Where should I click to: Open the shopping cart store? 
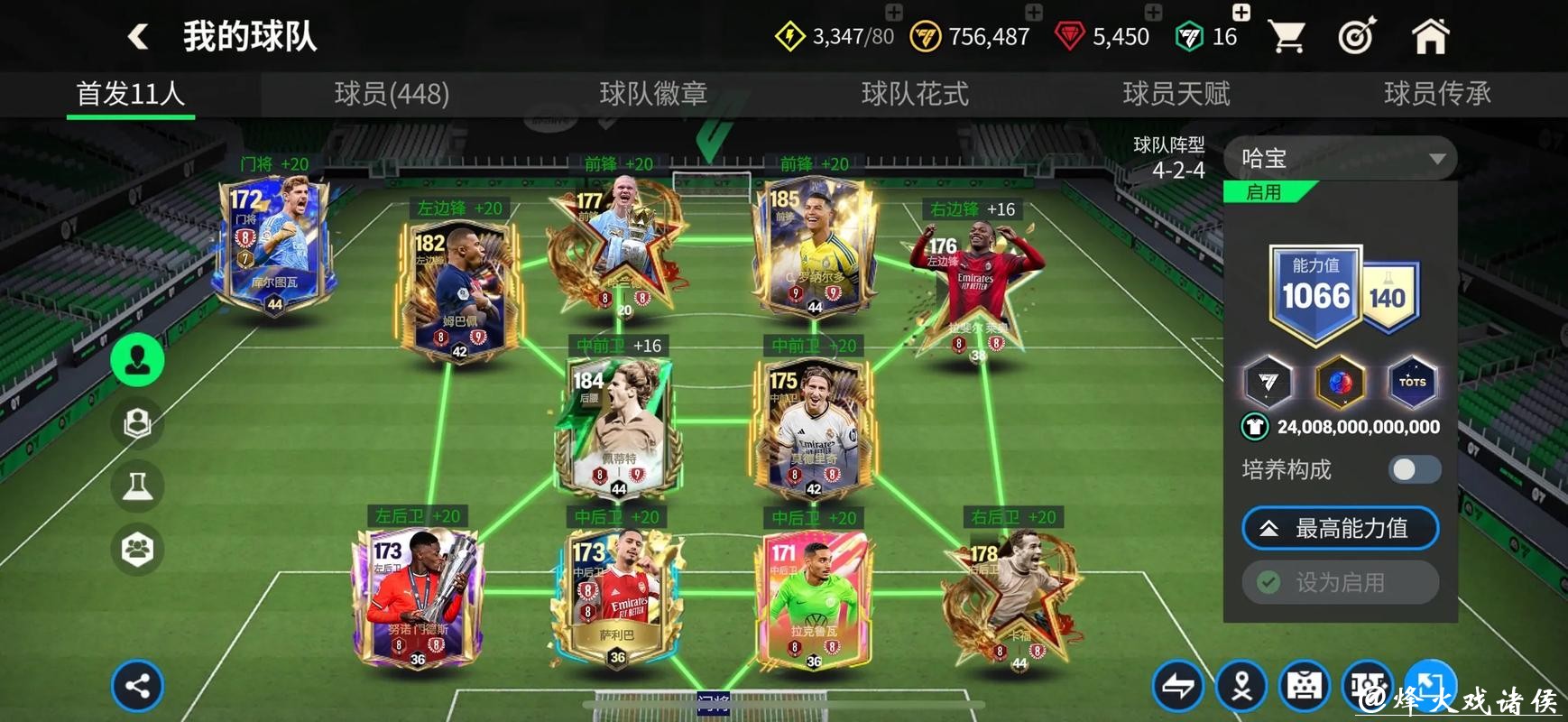pos(1287,37)
